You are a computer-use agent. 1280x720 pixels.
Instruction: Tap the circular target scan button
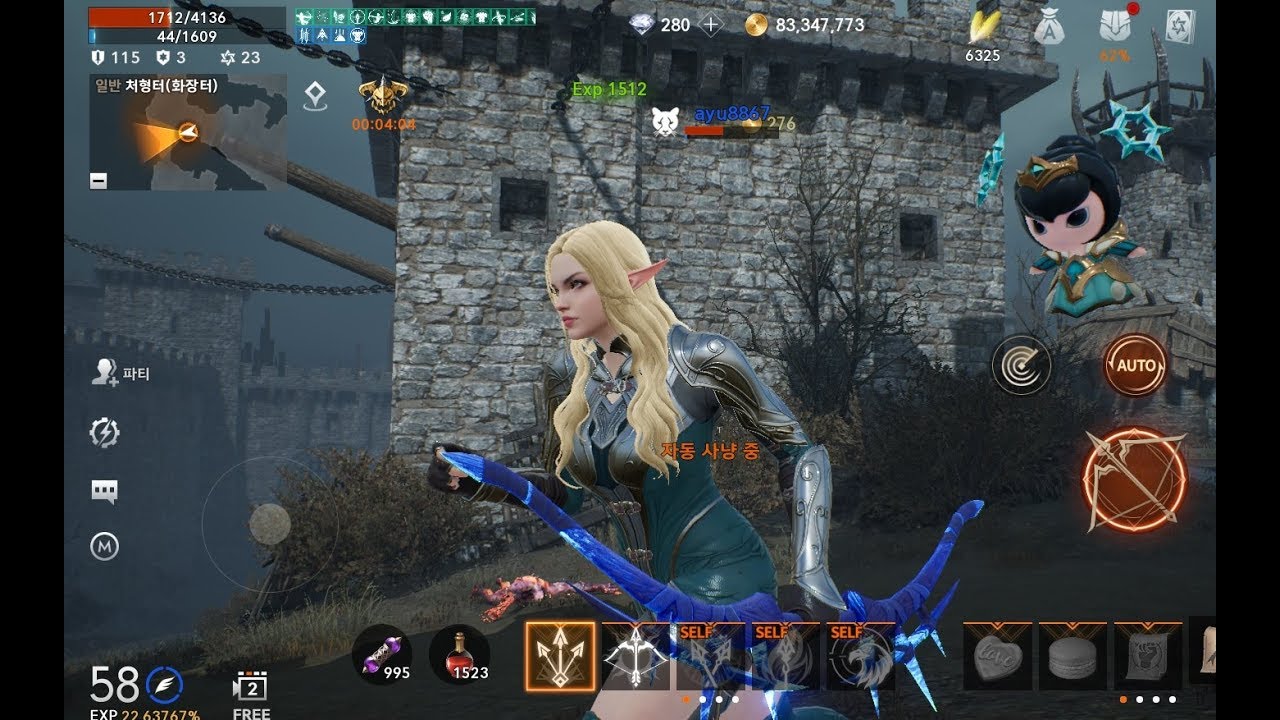[x=1021, y=365]
